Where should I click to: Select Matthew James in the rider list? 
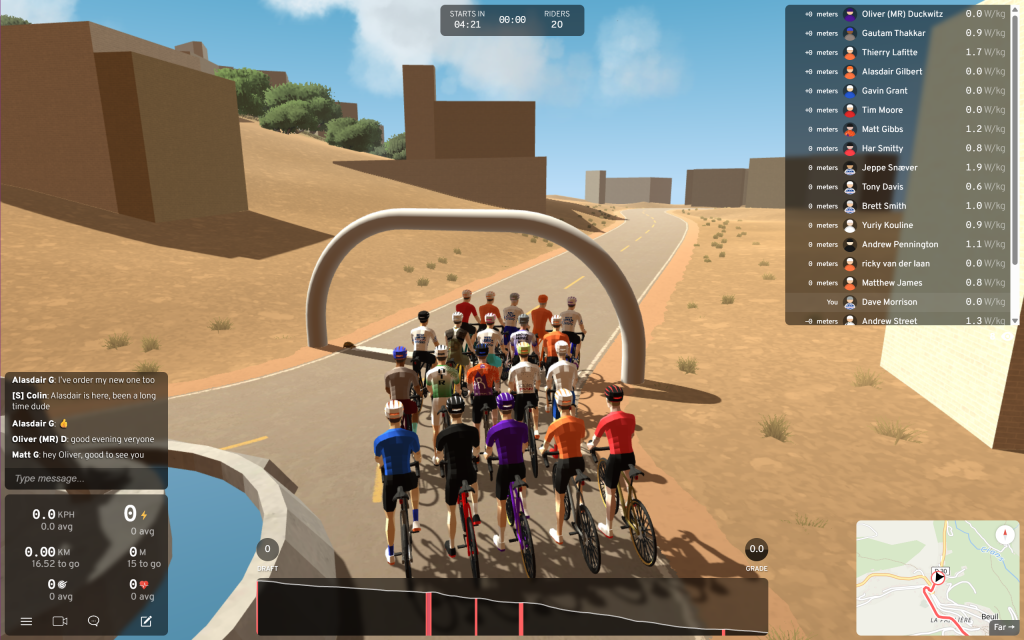[x=892, y=283]
